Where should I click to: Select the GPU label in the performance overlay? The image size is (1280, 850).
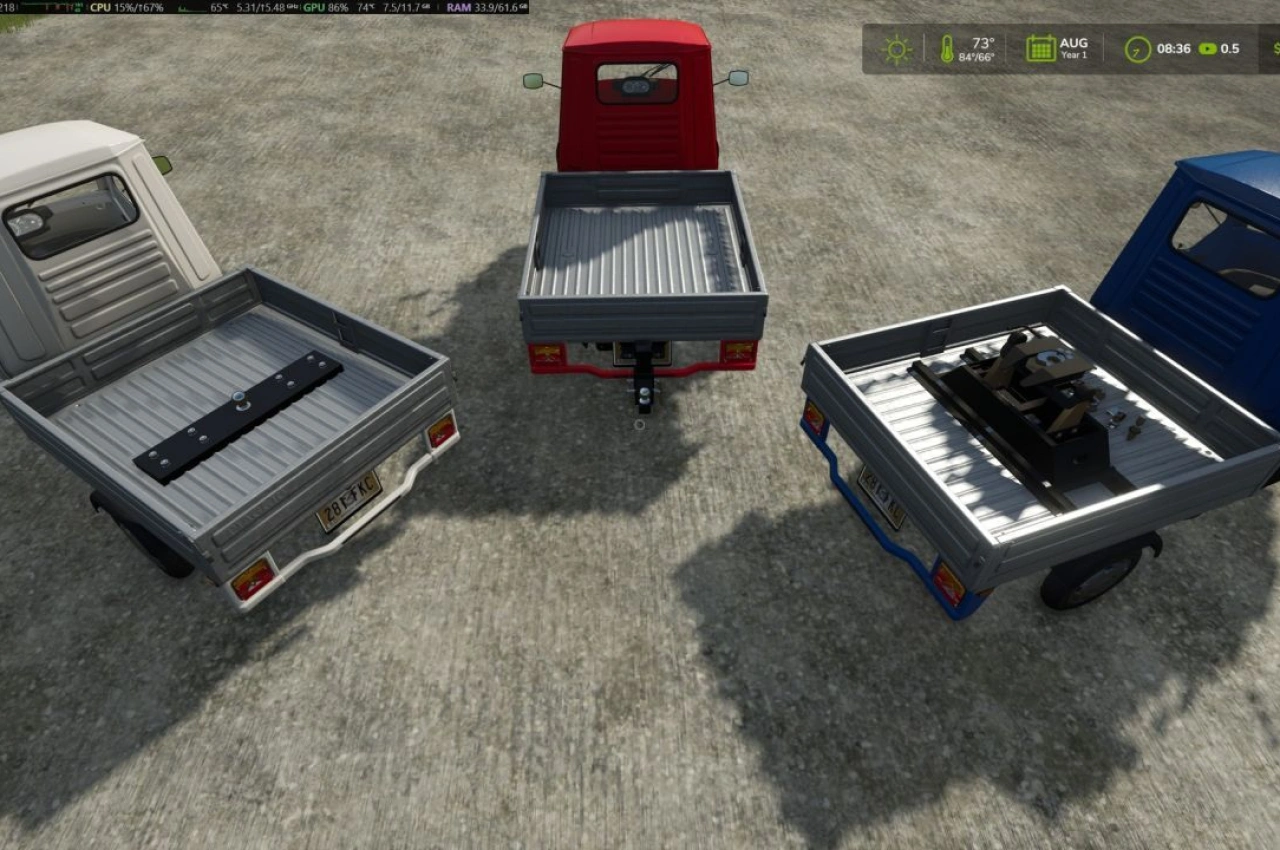316,9
